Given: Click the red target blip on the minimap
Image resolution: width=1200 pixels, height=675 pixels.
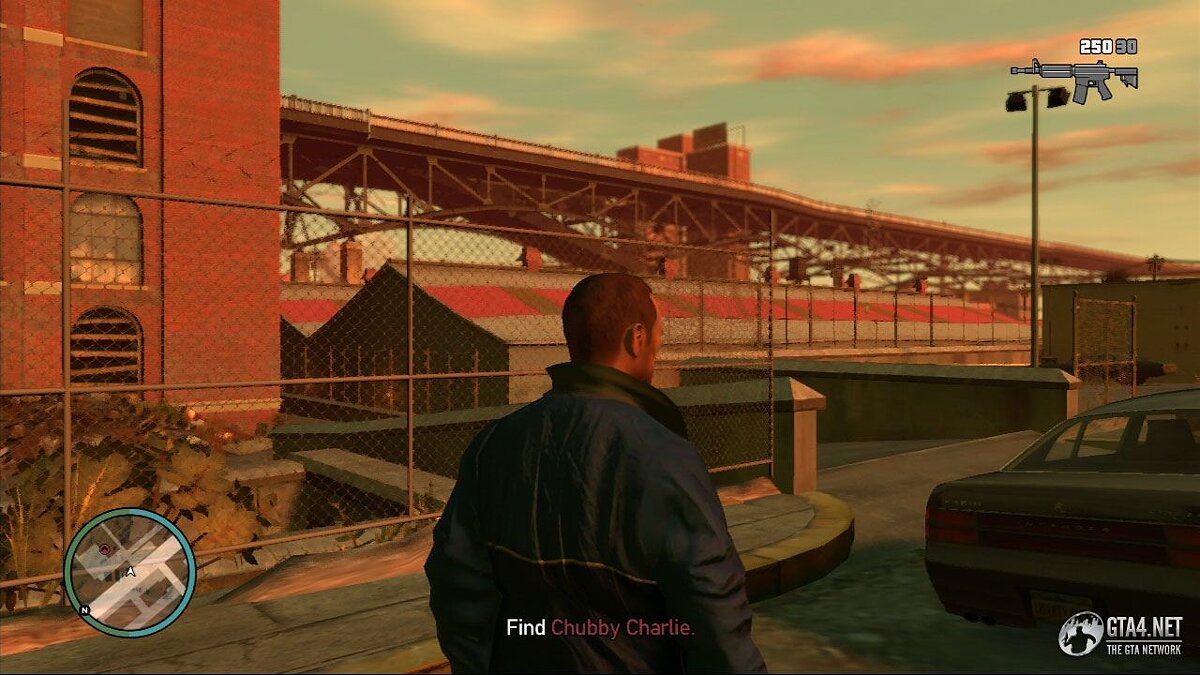Looking at the screenshot, I should click(104, 549).
